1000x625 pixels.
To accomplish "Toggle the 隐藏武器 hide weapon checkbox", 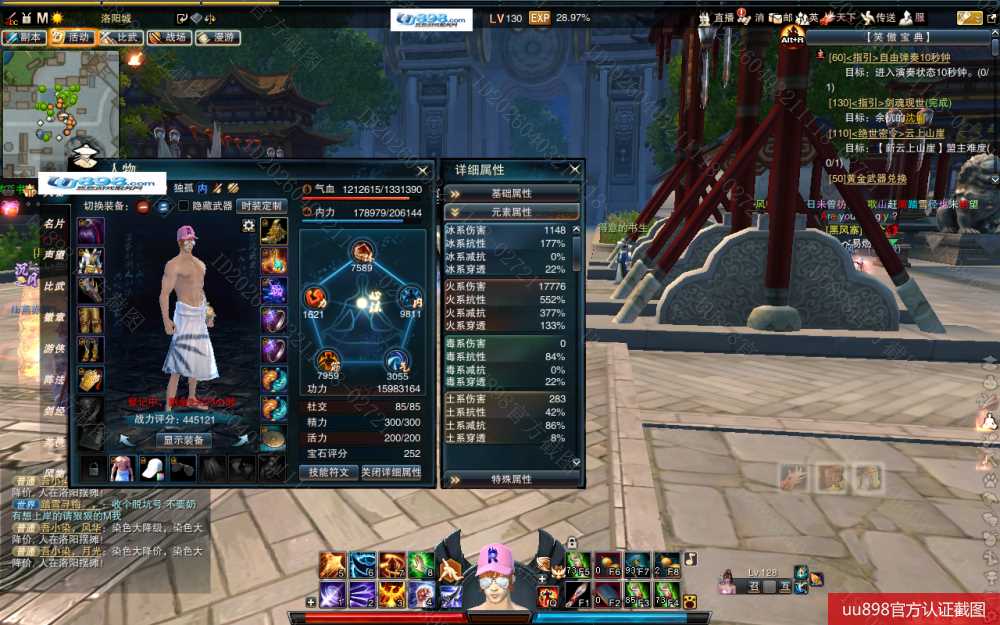I will 183,206.
